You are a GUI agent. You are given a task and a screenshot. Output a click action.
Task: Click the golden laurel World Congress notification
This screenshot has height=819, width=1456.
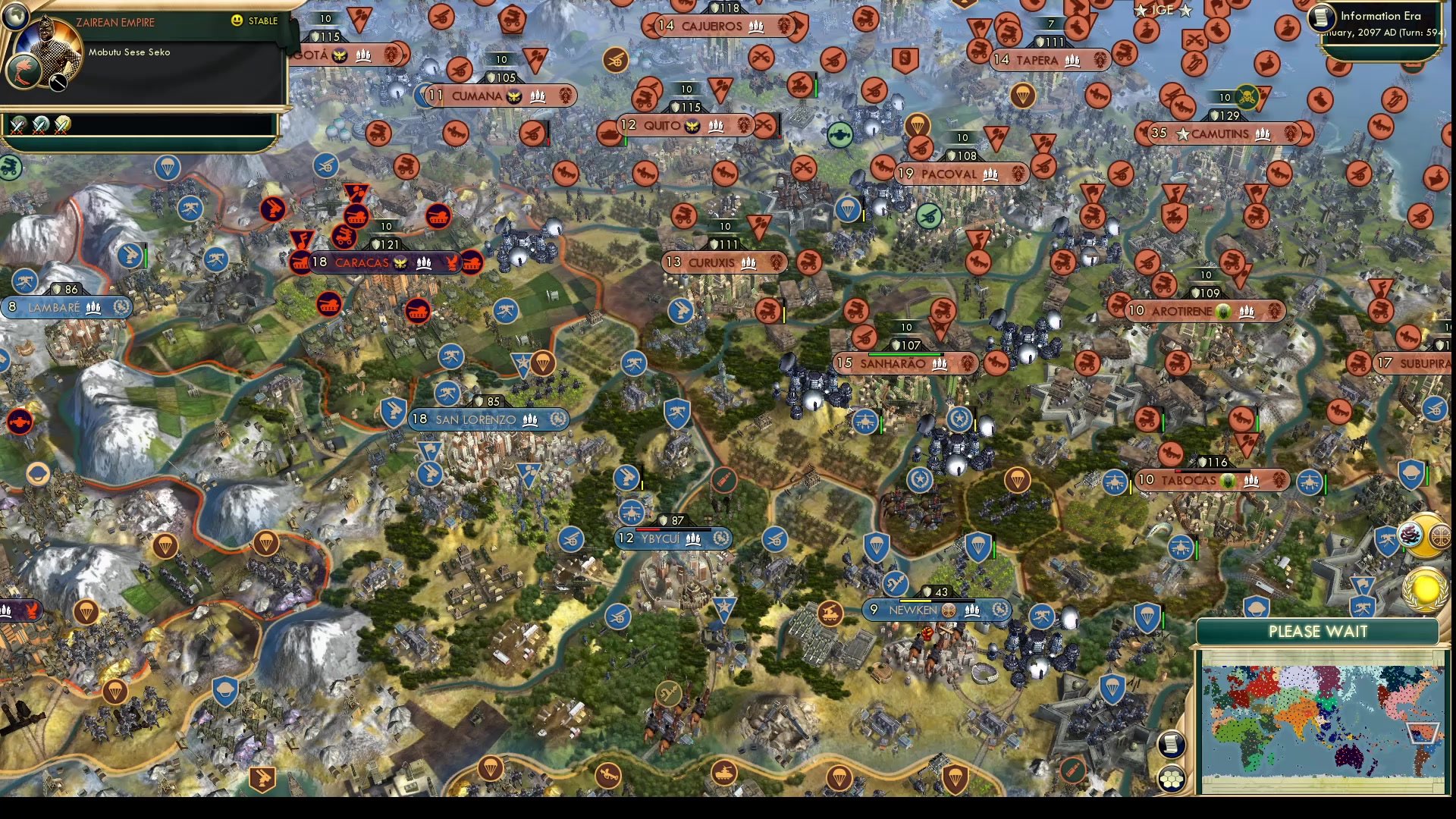click(1424, 589)
